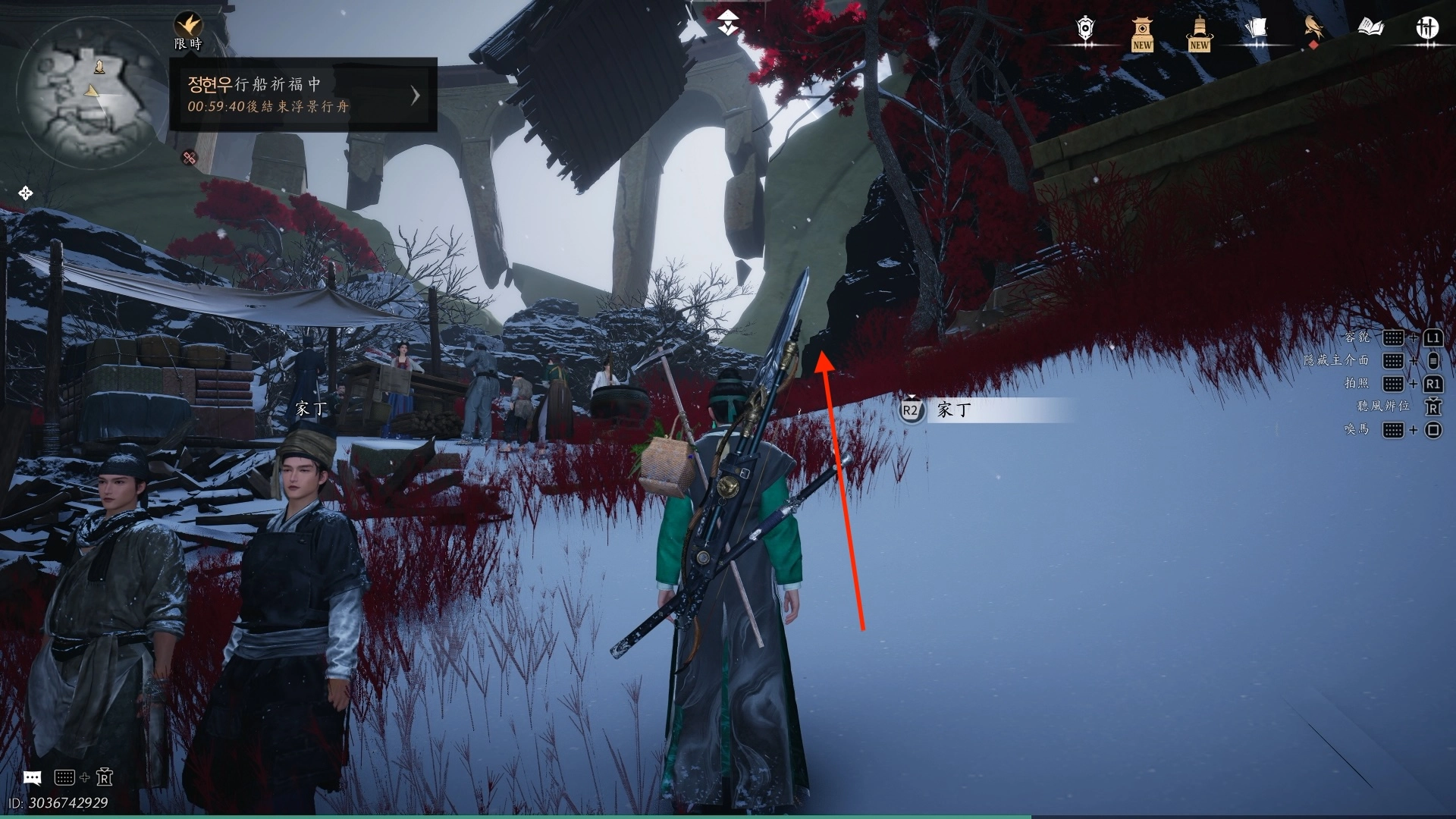Open the stacked cards icon
Image resolution: width=1456 pixels, height=819 pixels.
pos(1256,29)
